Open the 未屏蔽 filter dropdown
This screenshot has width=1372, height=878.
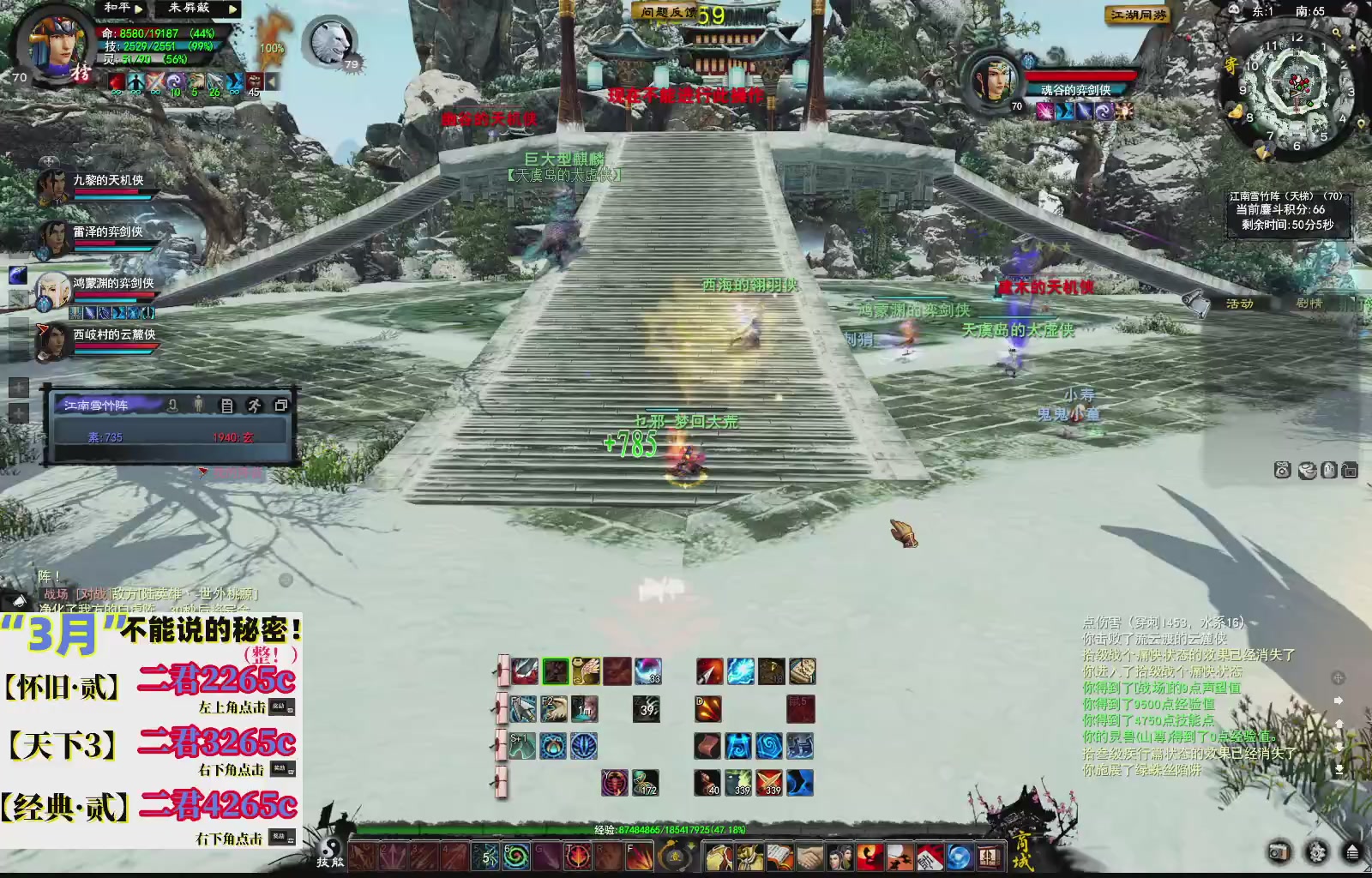click(232, 9)
